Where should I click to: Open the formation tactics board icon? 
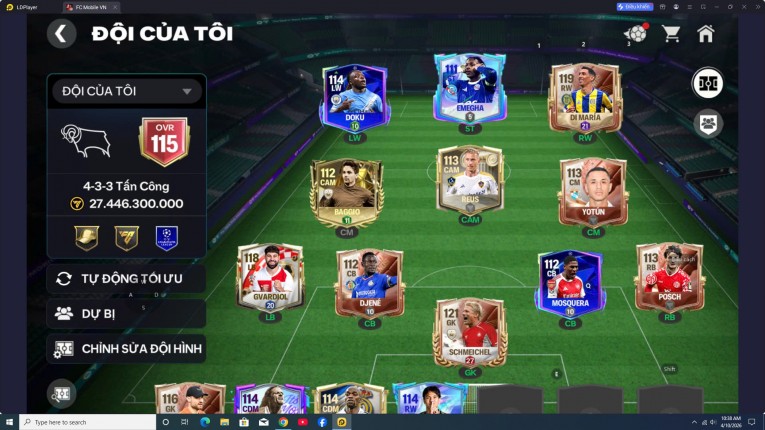coord(708,83)
